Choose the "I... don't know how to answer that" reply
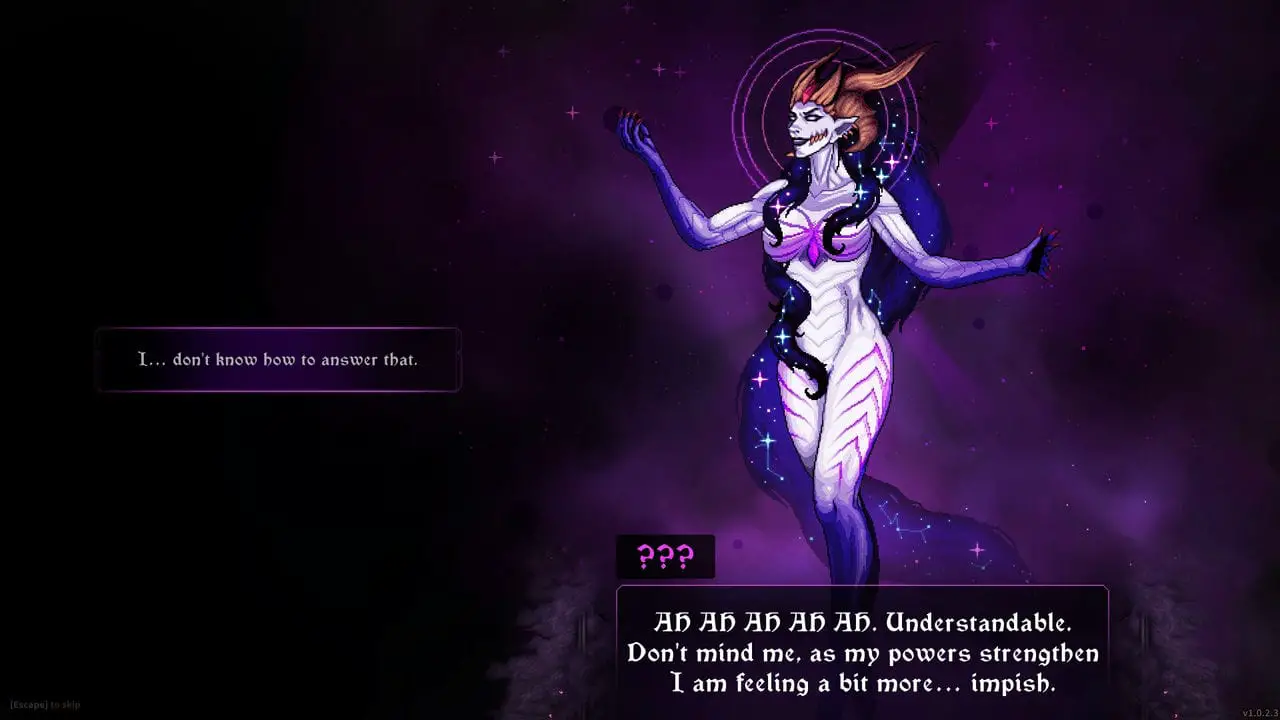Viewport: 1280px width, 720px height. click(x=278, y=359)
